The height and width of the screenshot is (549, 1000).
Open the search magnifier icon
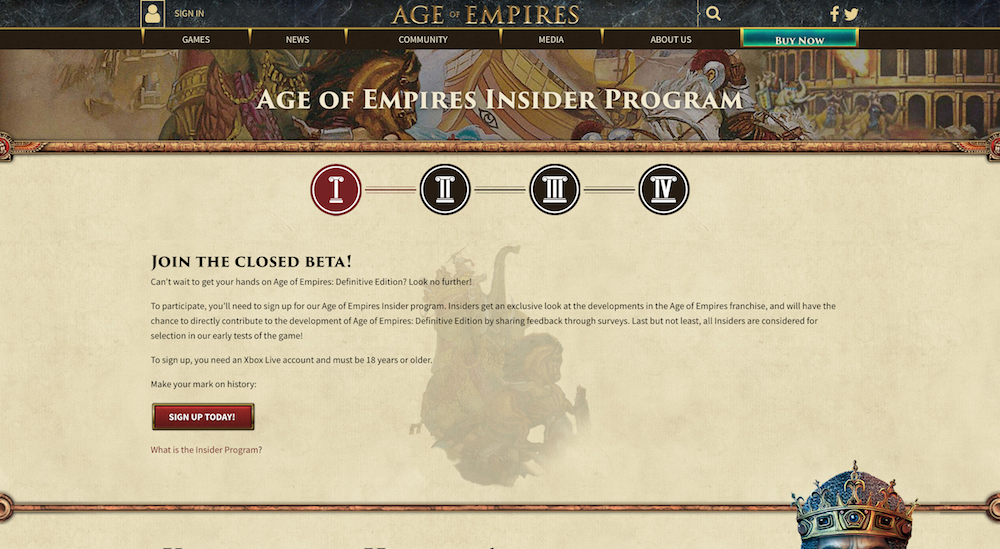(x=713, y=14)
